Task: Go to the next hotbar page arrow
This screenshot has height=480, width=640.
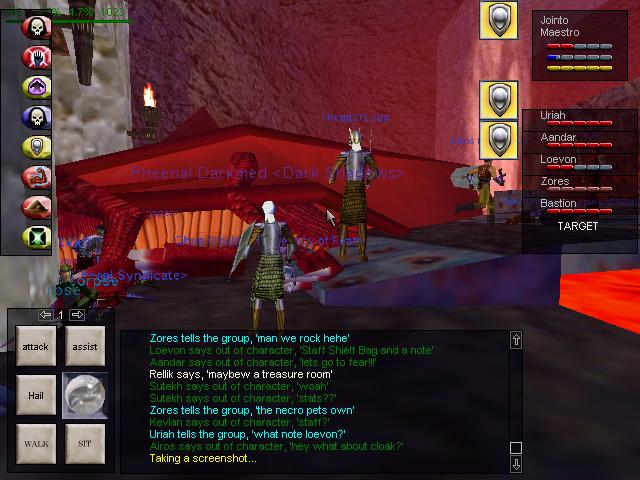Action: (x=77, y=315)
